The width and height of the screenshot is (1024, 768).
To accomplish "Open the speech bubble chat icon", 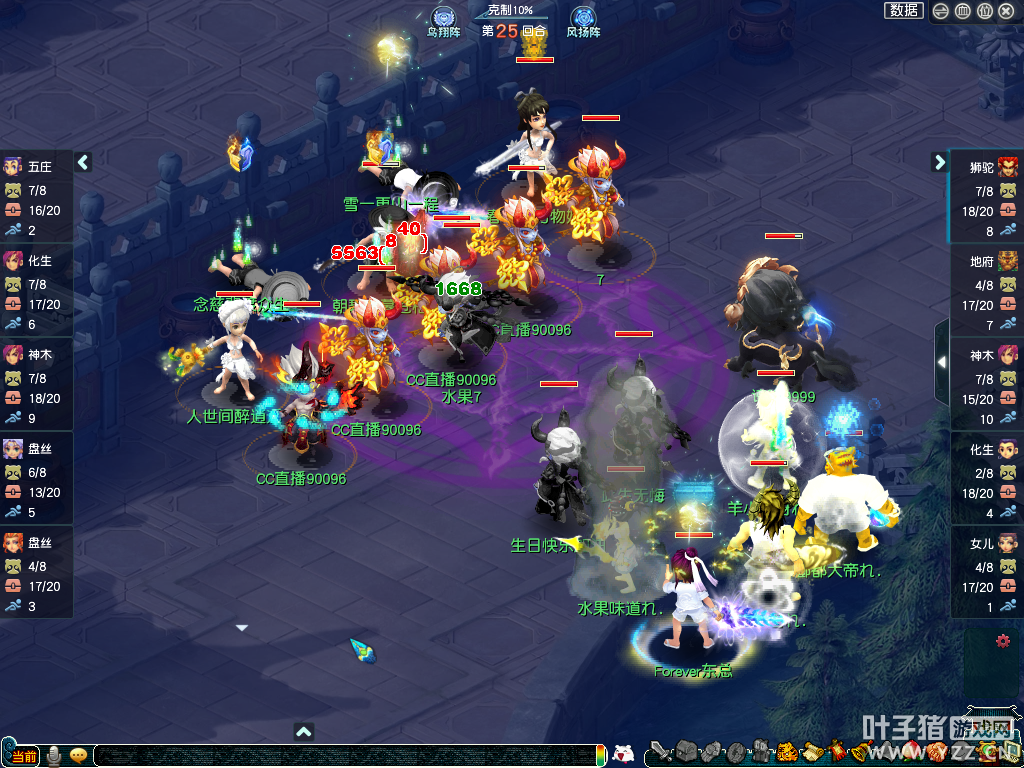I will click(78, 755).
